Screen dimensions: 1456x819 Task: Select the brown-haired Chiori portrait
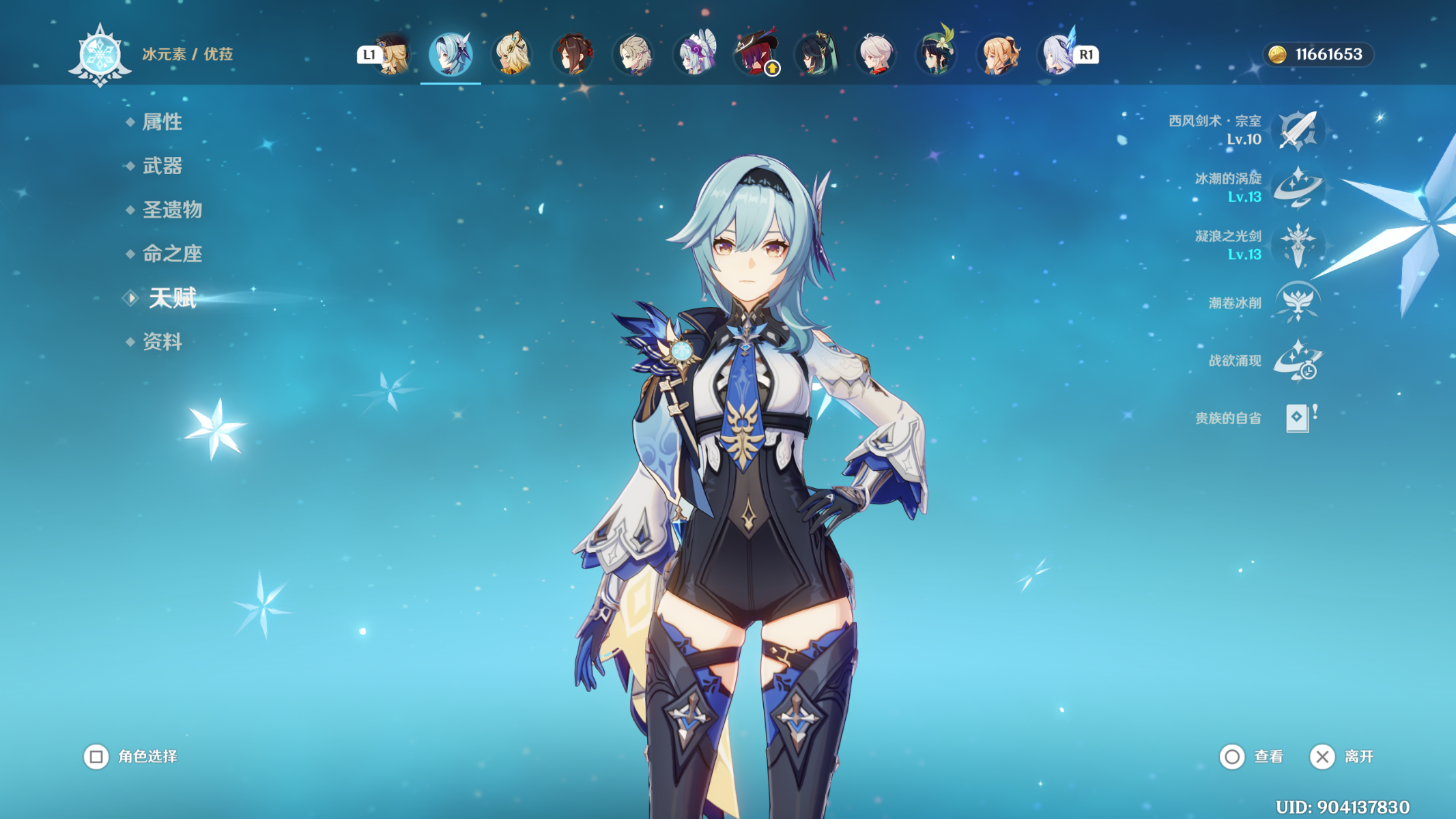click(573, 55)
